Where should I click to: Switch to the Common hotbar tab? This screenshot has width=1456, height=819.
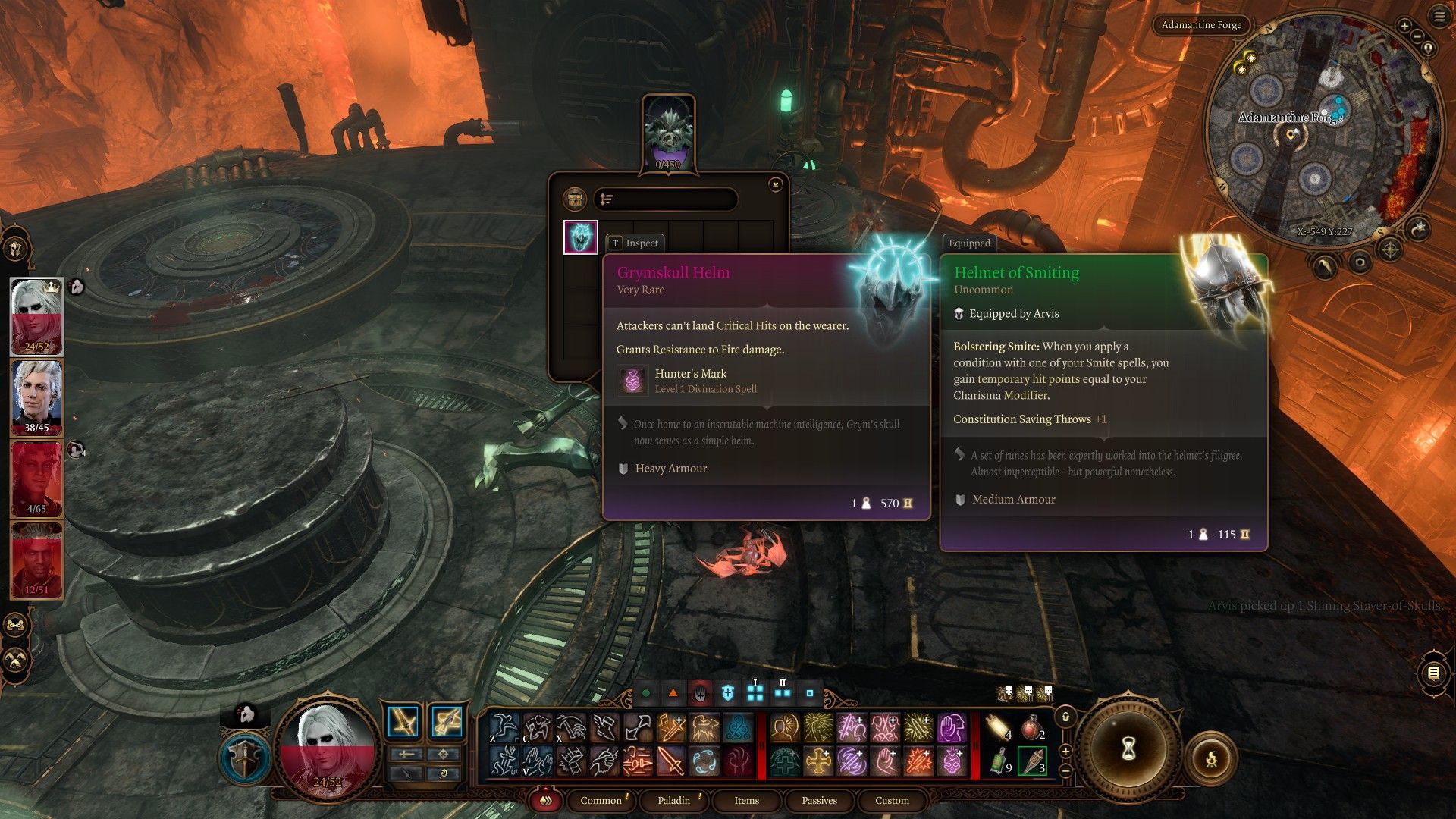[601, 800]
